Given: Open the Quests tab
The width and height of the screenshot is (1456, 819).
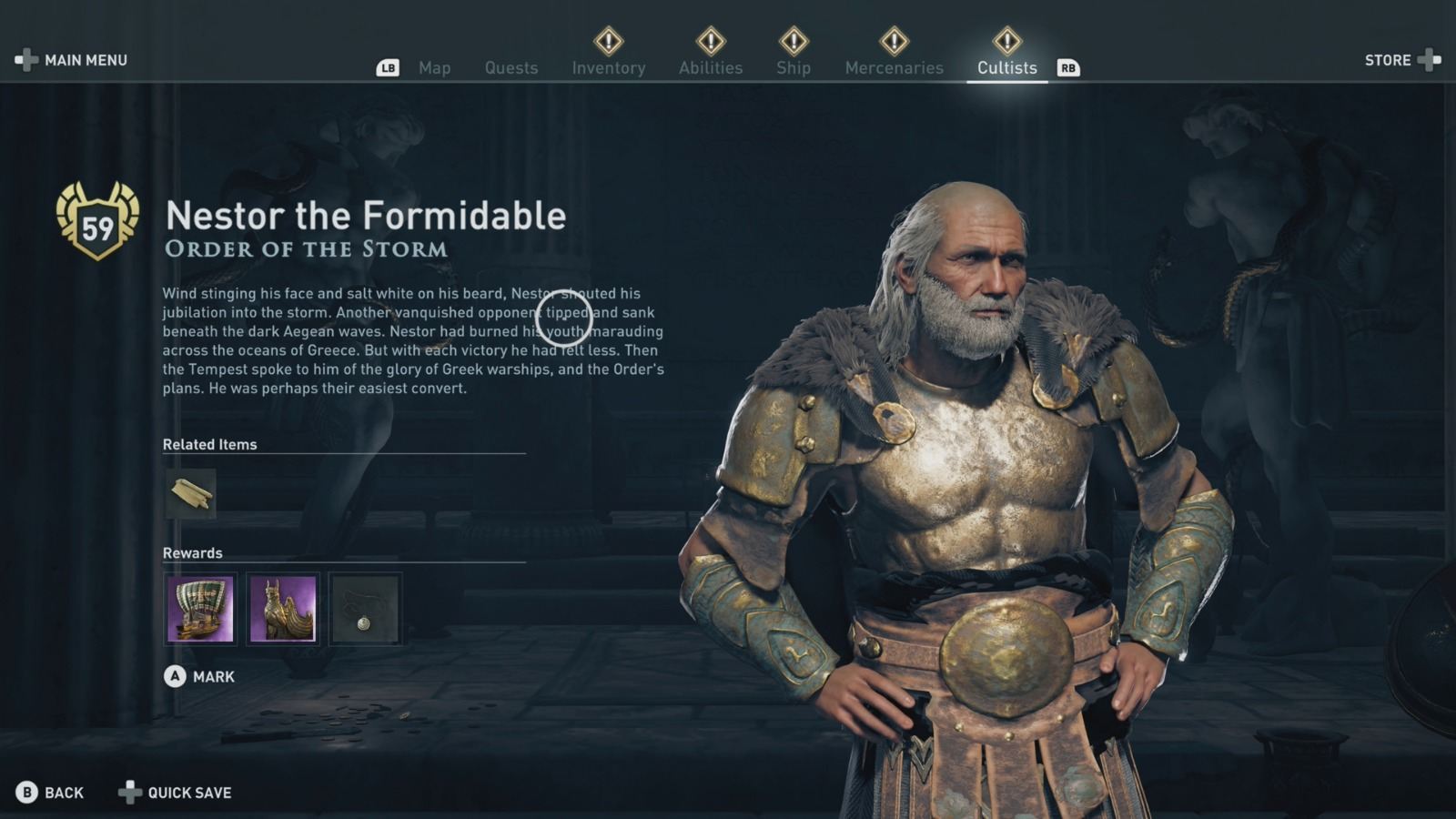Looking at the screenshot, I should point(511,67).
